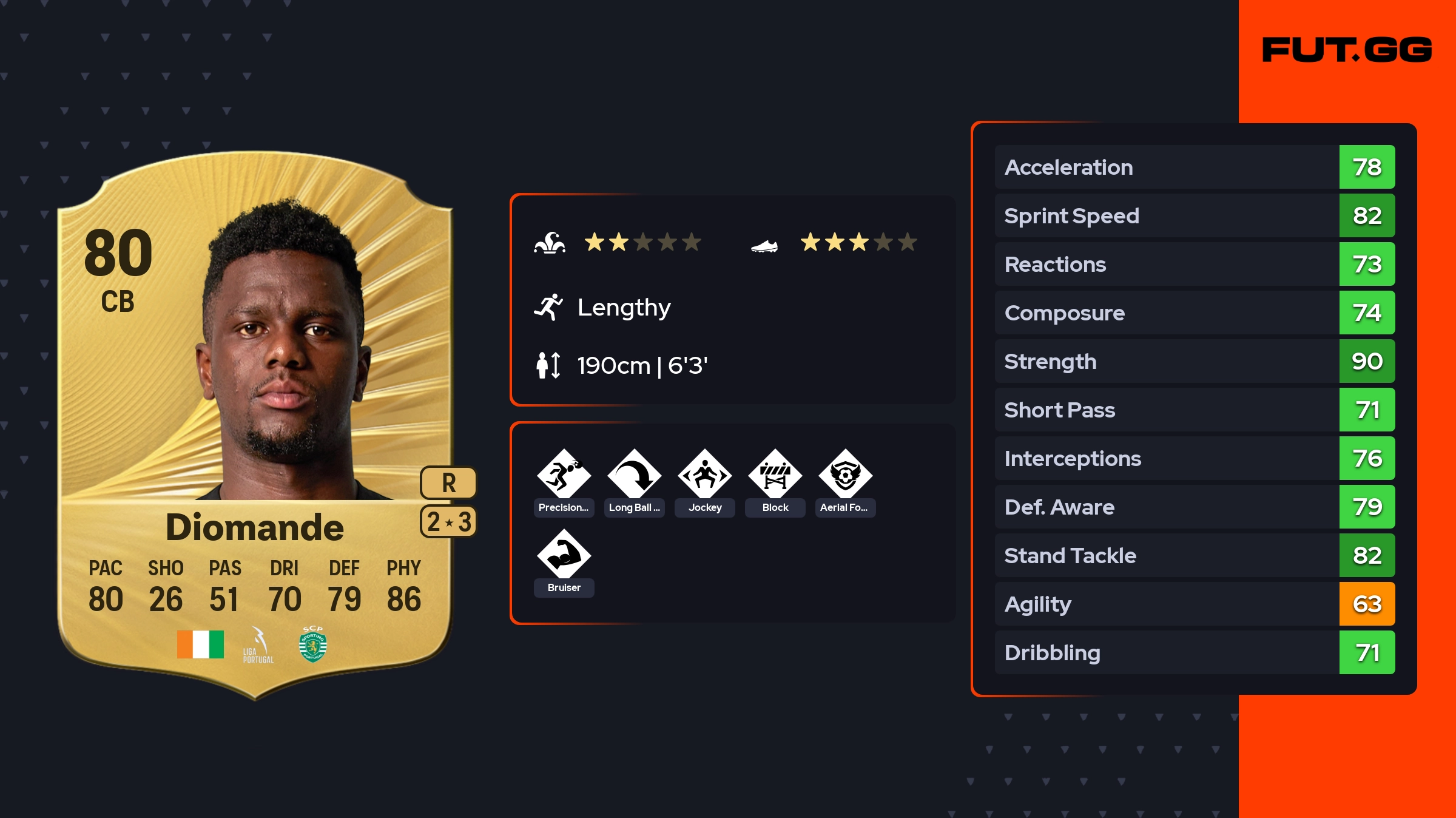Select the Lengthy running style icon
Screen dimensions: 1456x818
(x=548, y=307)
